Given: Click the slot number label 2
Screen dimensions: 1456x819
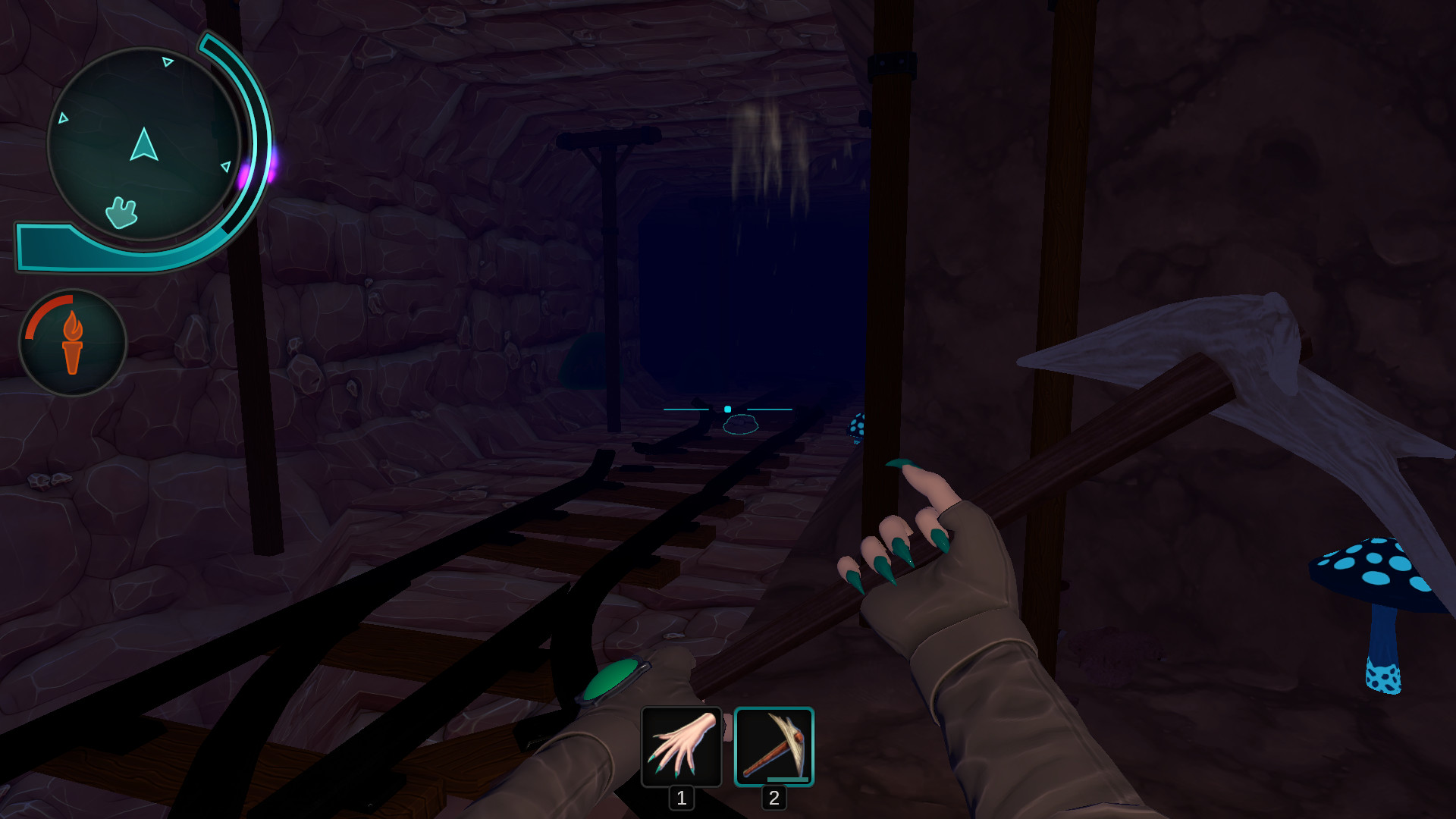Looking at the screenshot, I should [773, 797].
